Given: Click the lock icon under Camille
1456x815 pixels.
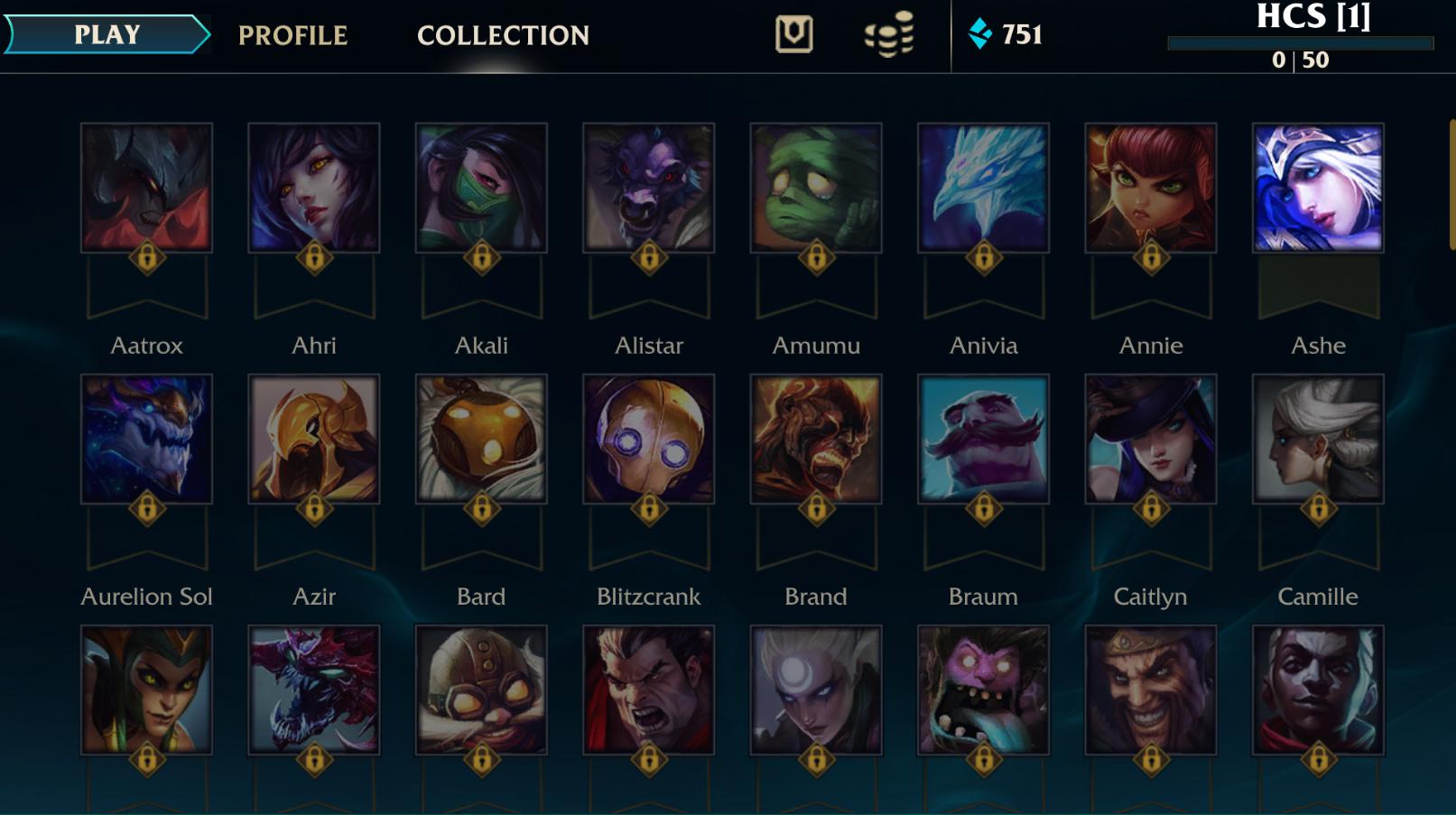Looking at the screenshot, I should [x=1317, y=507].
